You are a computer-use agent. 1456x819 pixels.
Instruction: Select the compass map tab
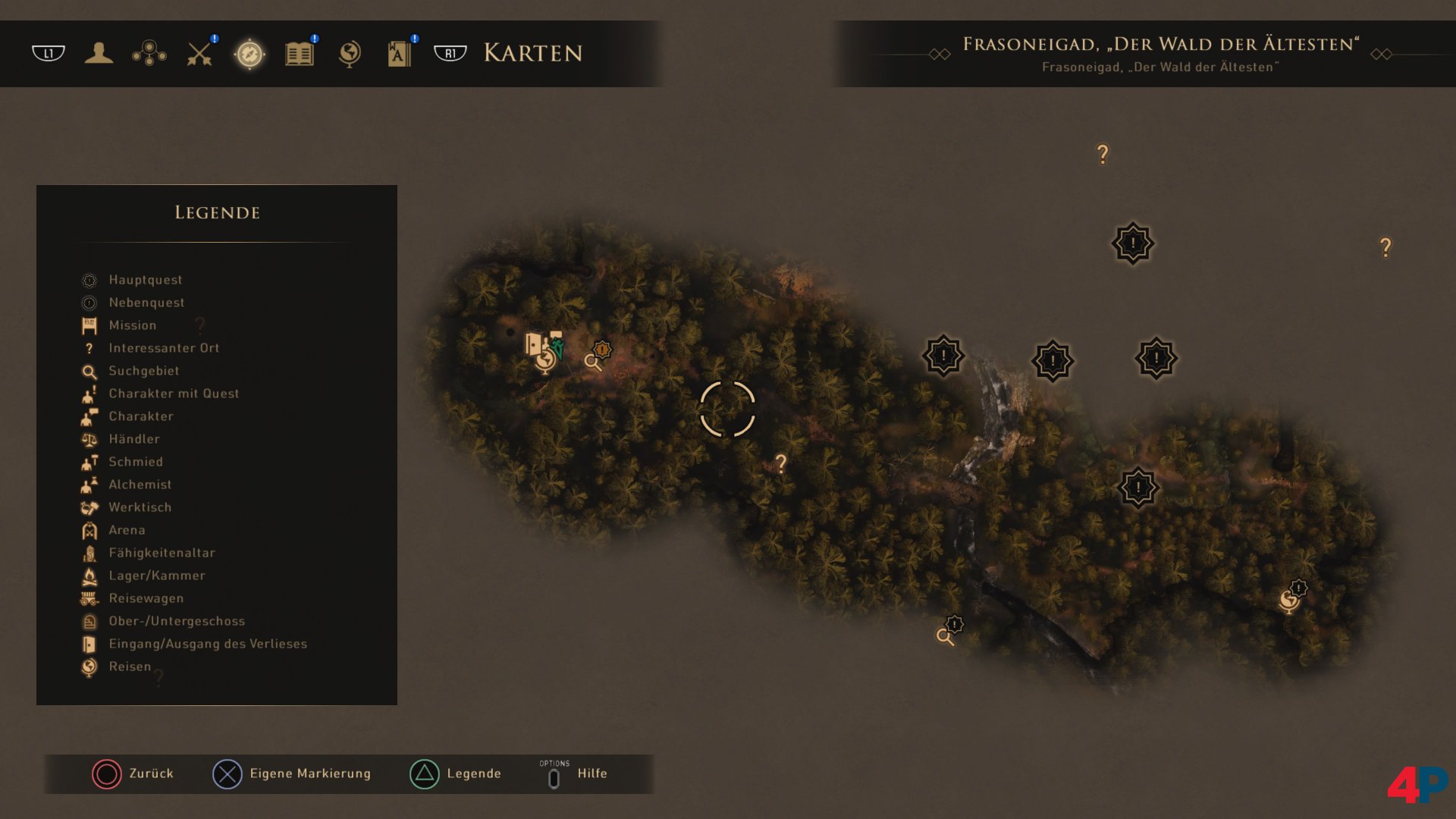pos(249,54)
